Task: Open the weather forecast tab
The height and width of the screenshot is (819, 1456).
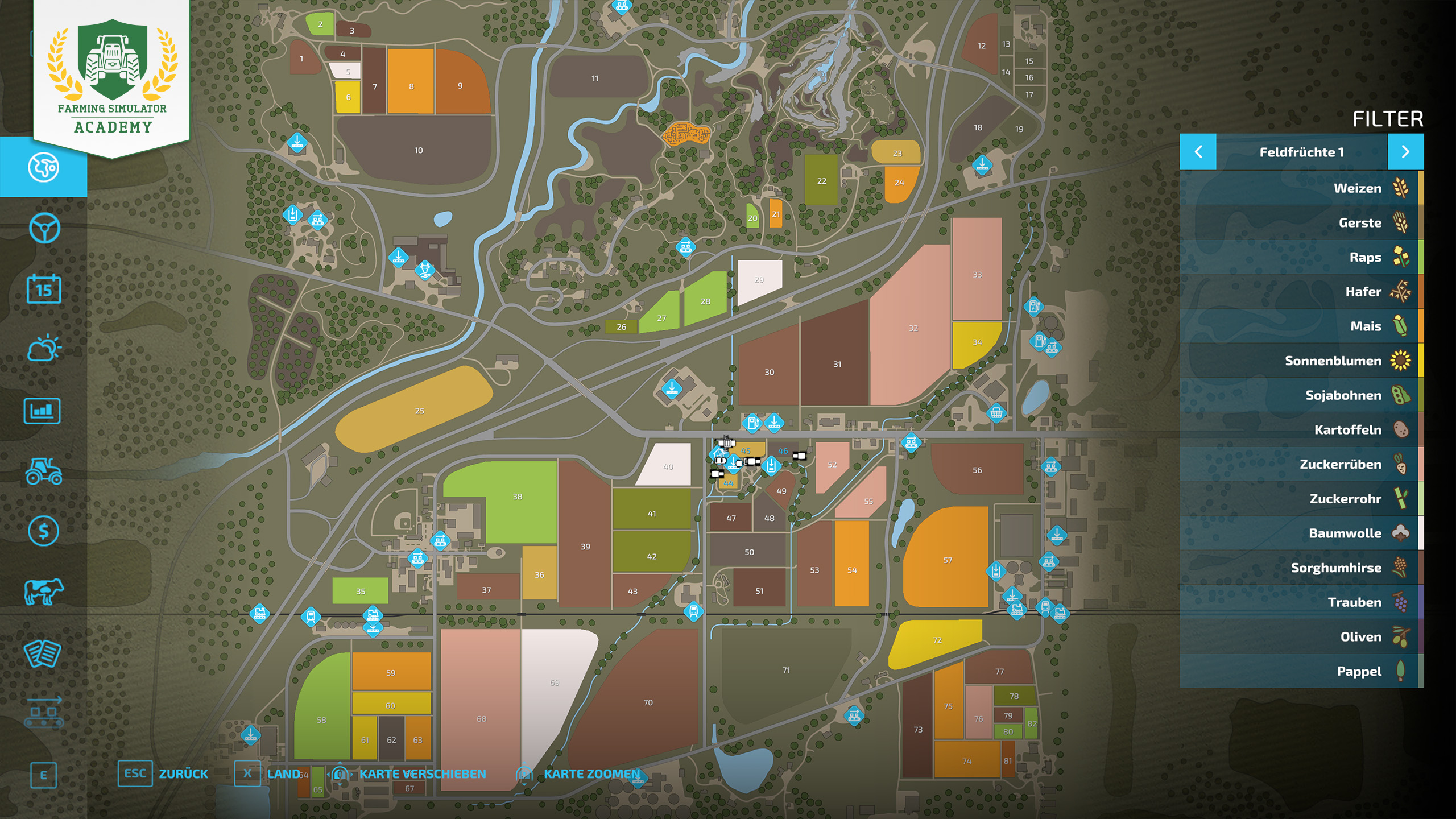Action: point(44,349)
